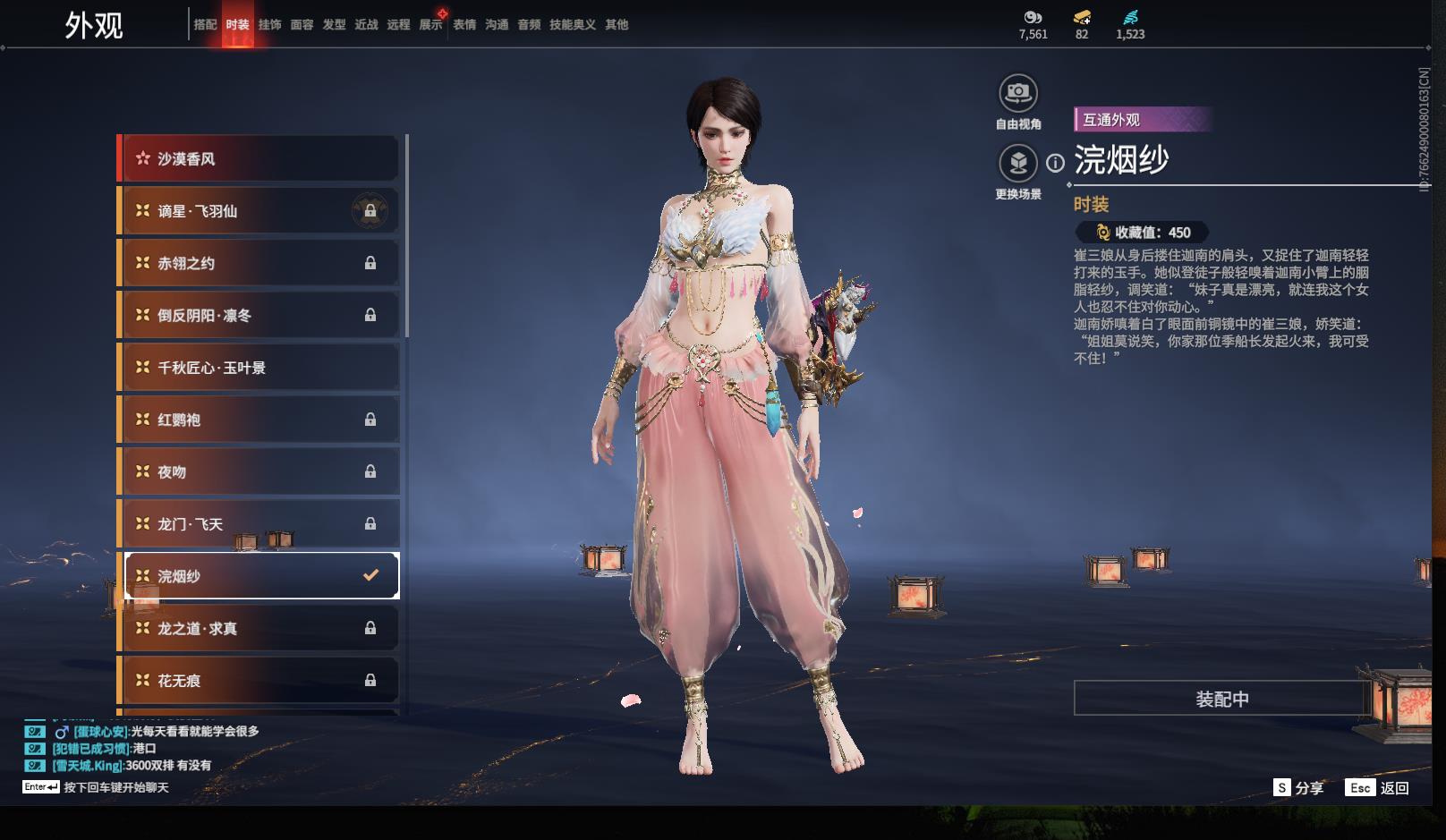
Task: Enable 自由视角 free camera view
Action: coord(1017,93)
